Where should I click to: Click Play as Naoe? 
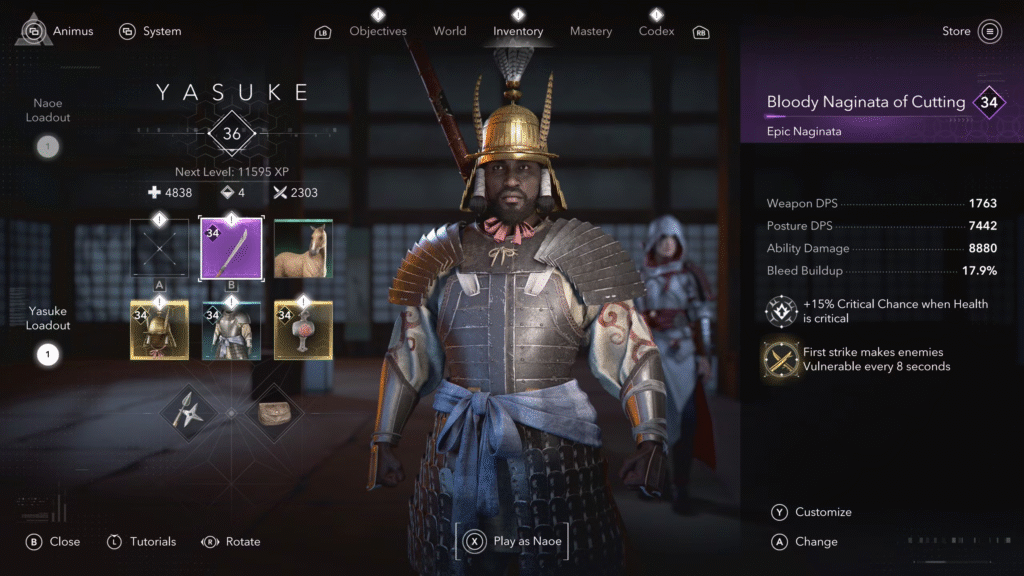coord(512,542)
